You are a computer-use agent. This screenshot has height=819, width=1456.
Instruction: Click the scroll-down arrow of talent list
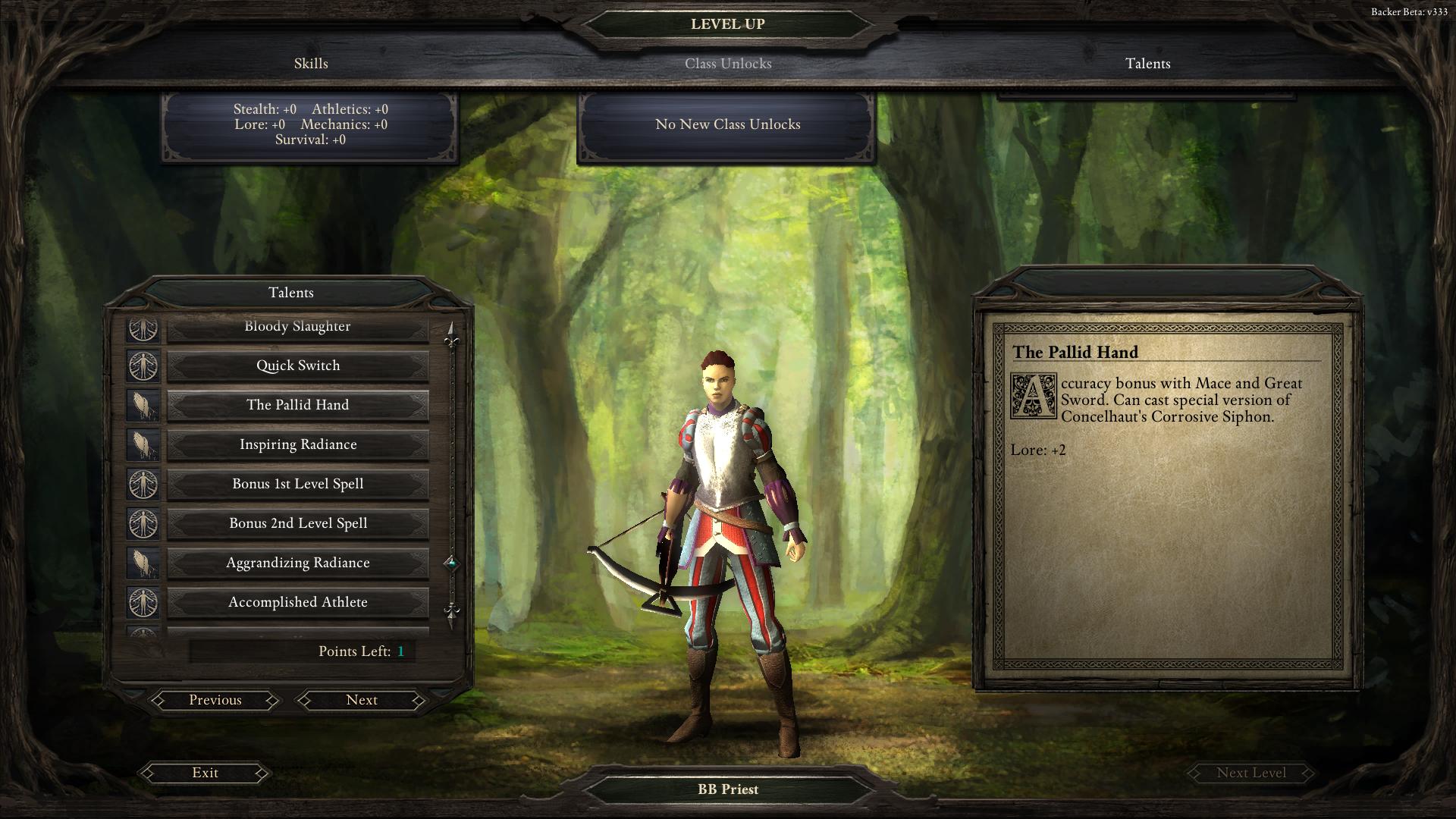452,614
